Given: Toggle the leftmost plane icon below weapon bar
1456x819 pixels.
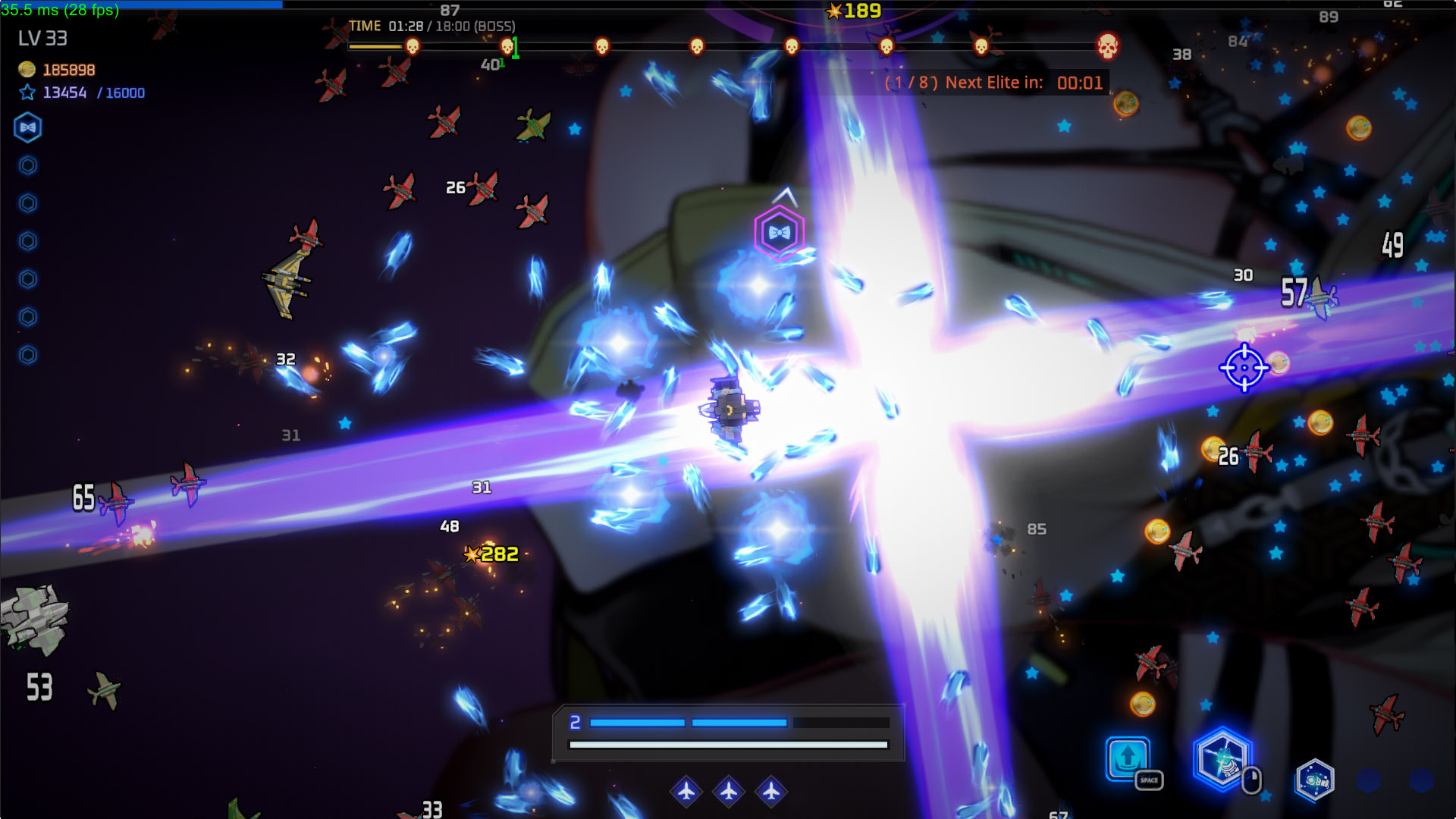Looking at the screenshot, I should point(686,791).
